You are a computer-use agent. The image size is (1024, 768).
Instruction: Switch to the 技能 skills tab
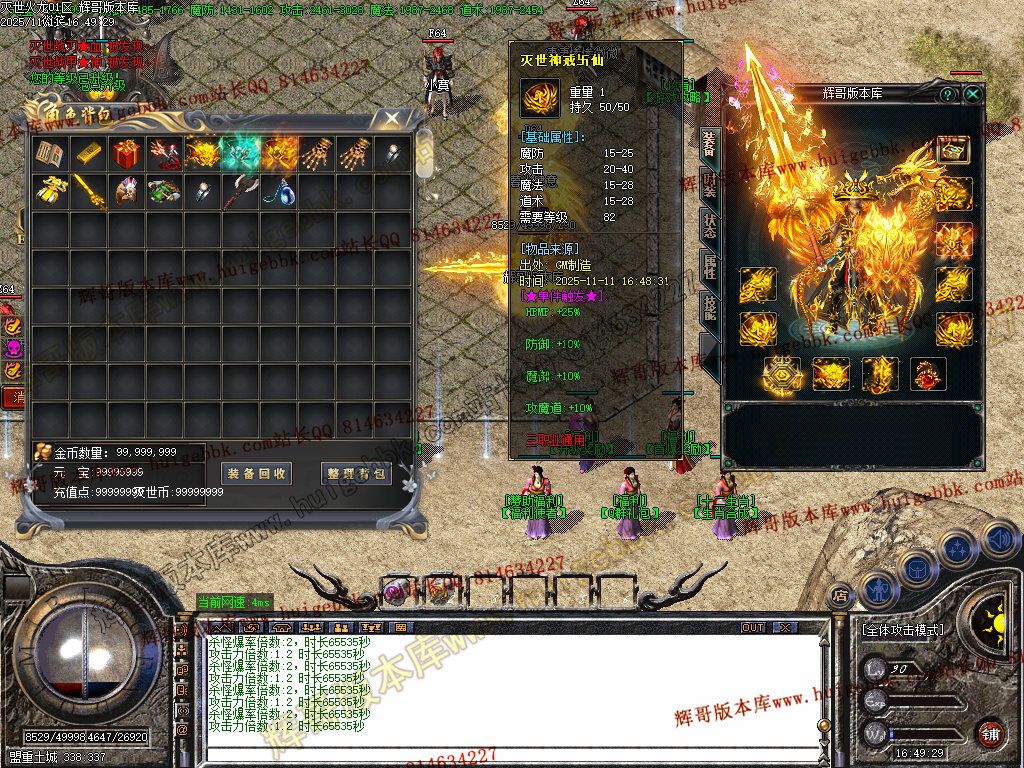708,308
